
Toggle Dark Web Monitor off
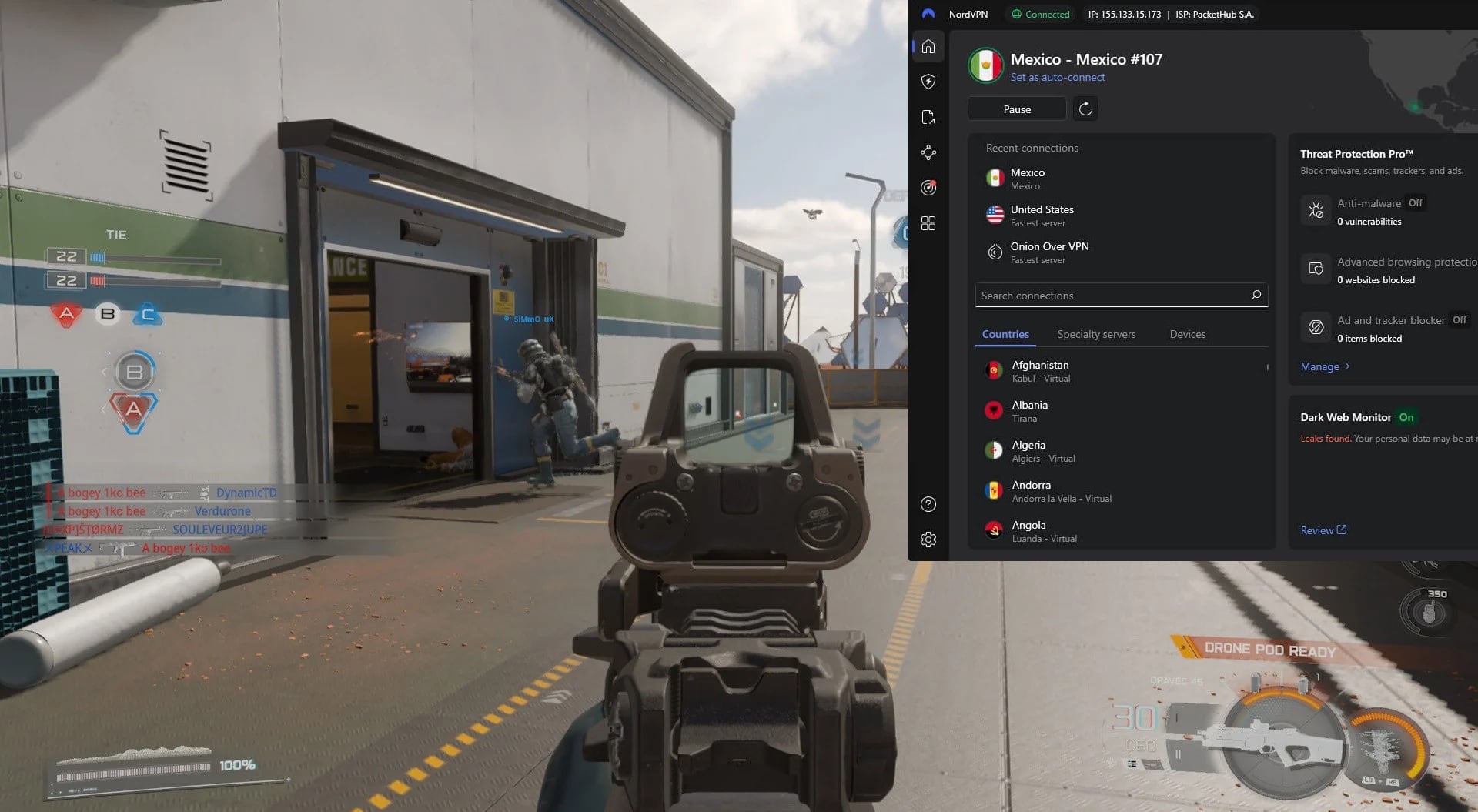1406,416
